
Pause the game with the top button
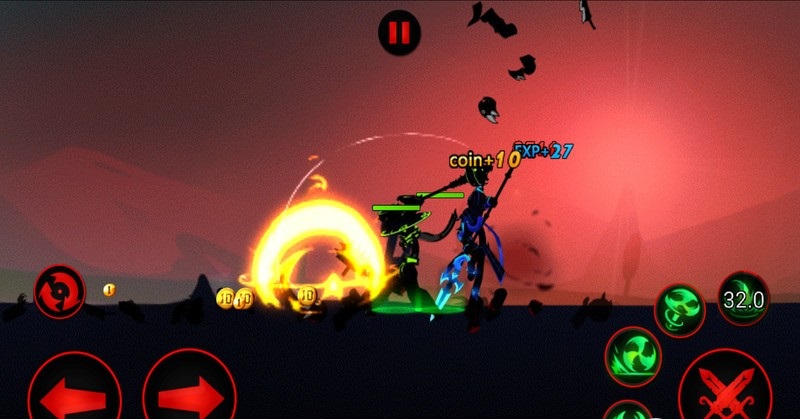[399, 32]
